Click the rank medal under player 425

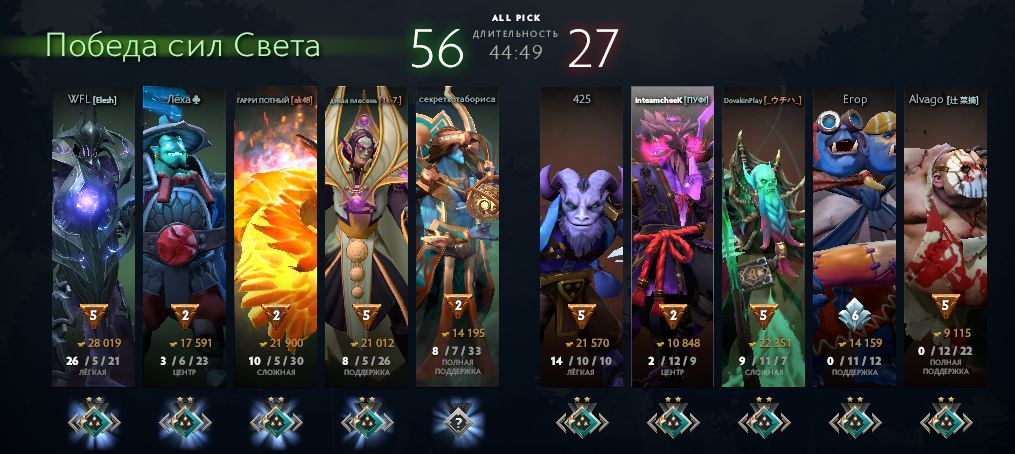581,421
